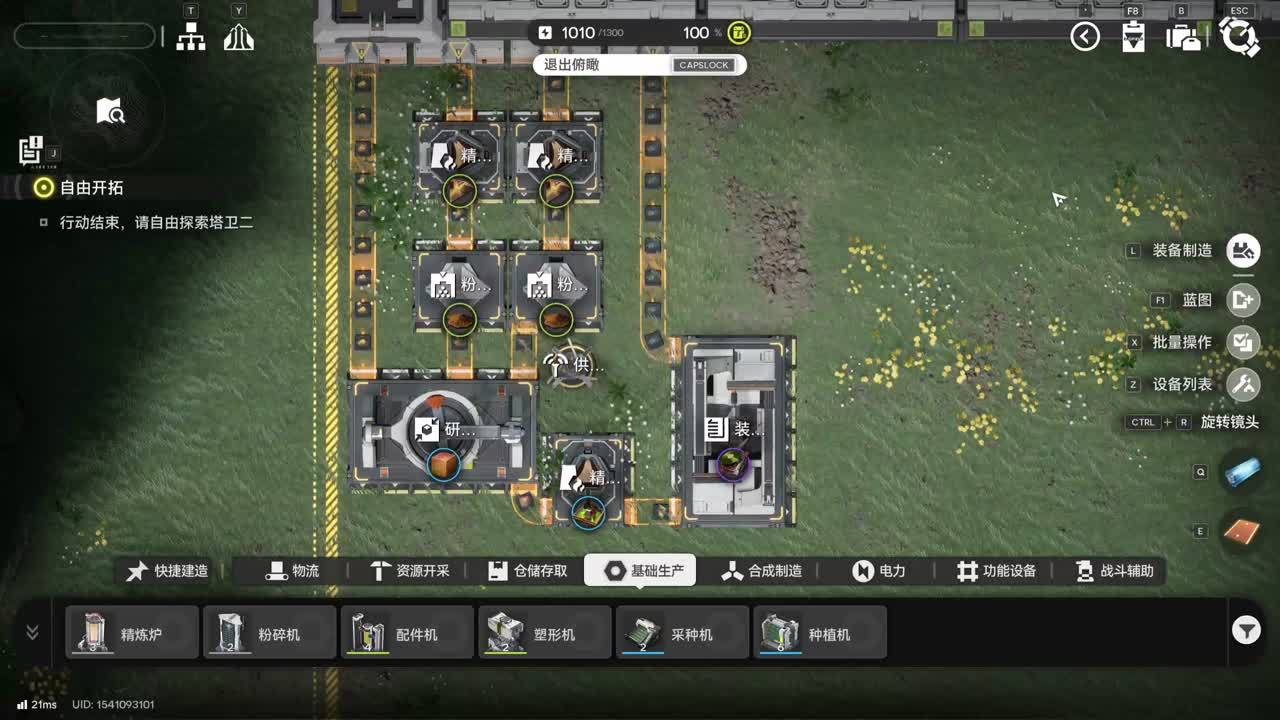Pick the 配件机 building slot

(407, 633)
